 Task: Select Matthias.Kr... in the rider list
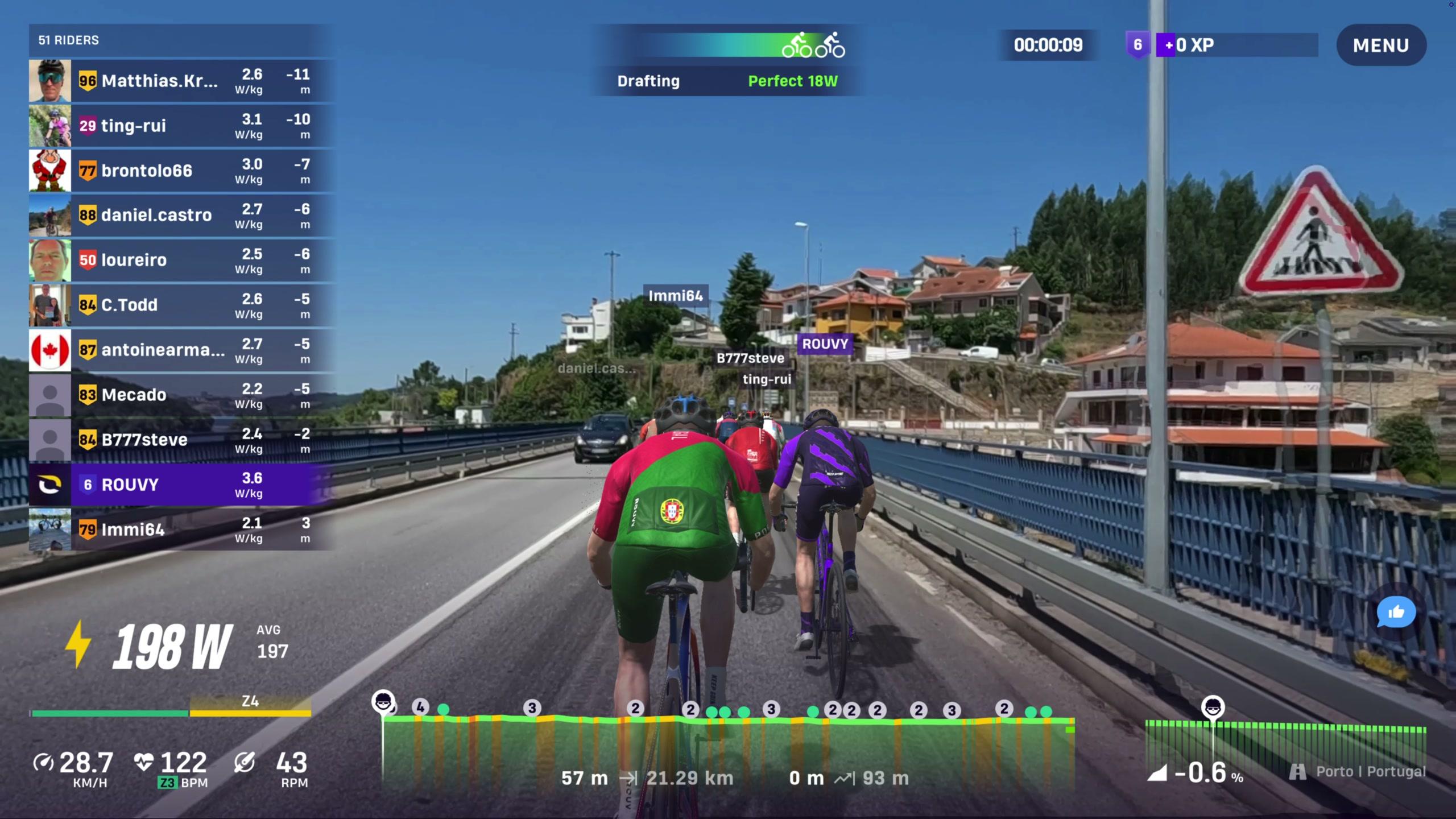click(x=181, y=81)
